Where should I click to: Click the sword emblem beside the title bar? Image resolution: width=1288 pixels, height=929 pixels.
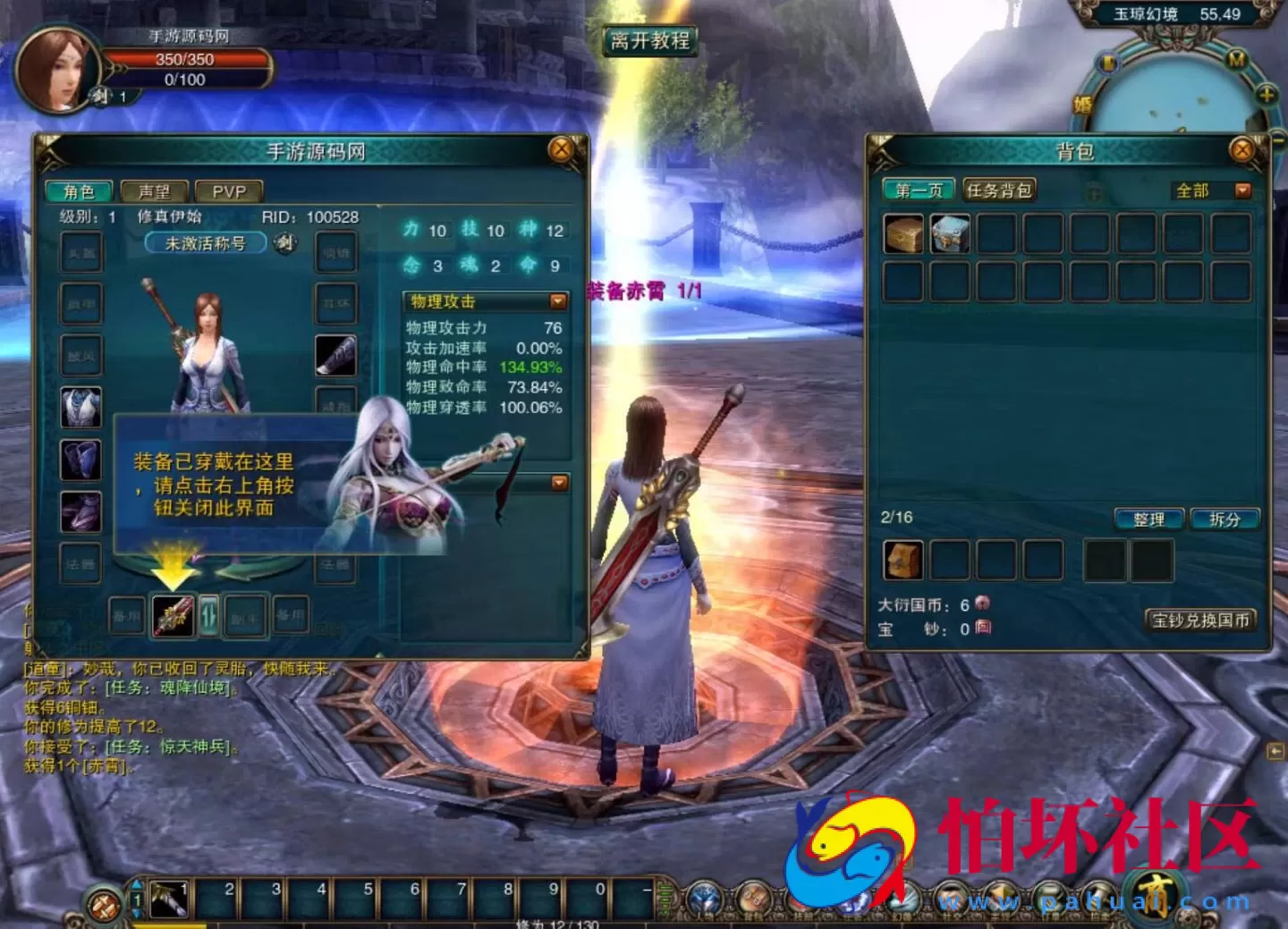[284, 242]
